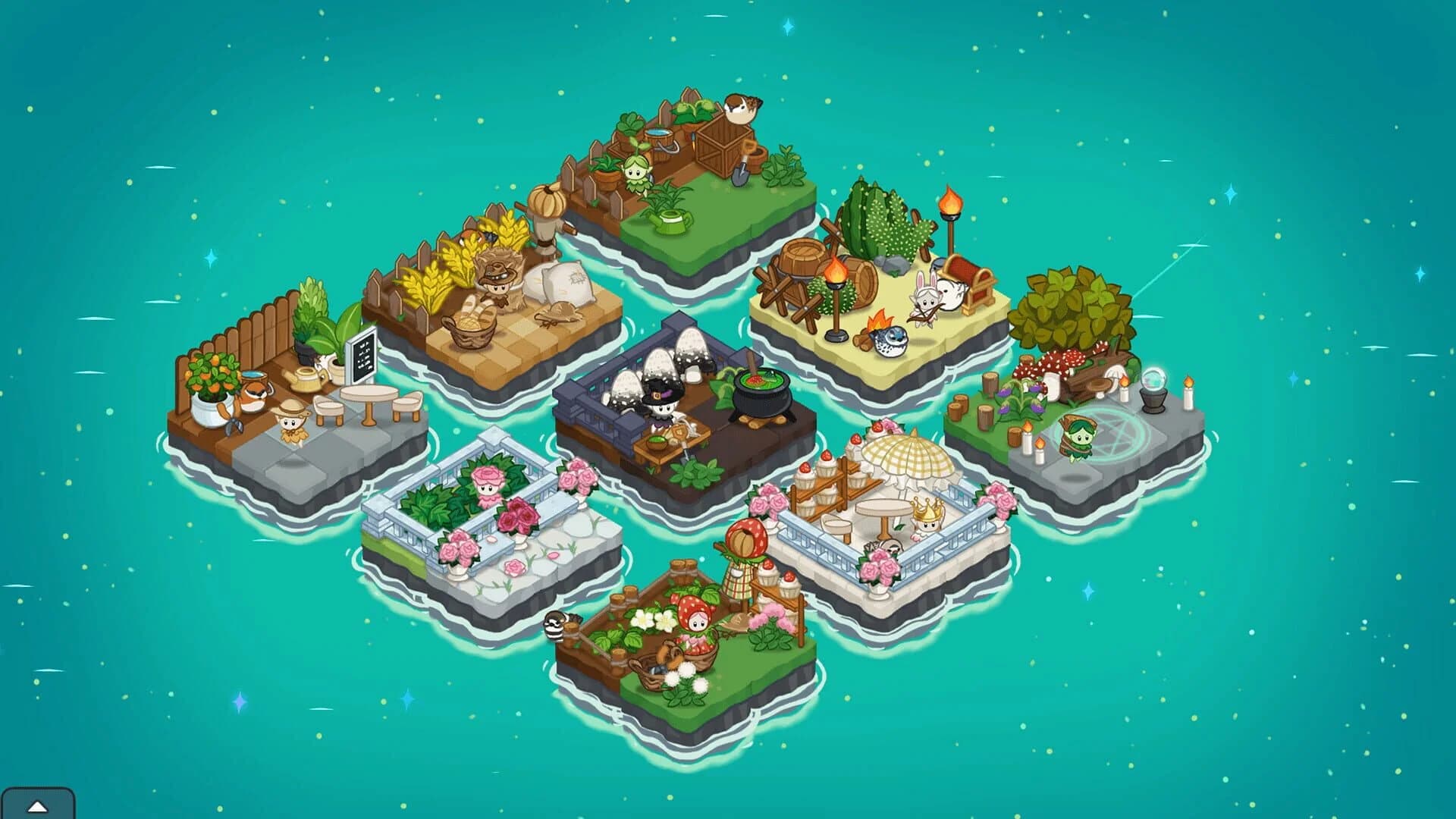This screenshot has width=1456, height=819.
Task: Select the pufferfish near the campfire
Action: 890,342
